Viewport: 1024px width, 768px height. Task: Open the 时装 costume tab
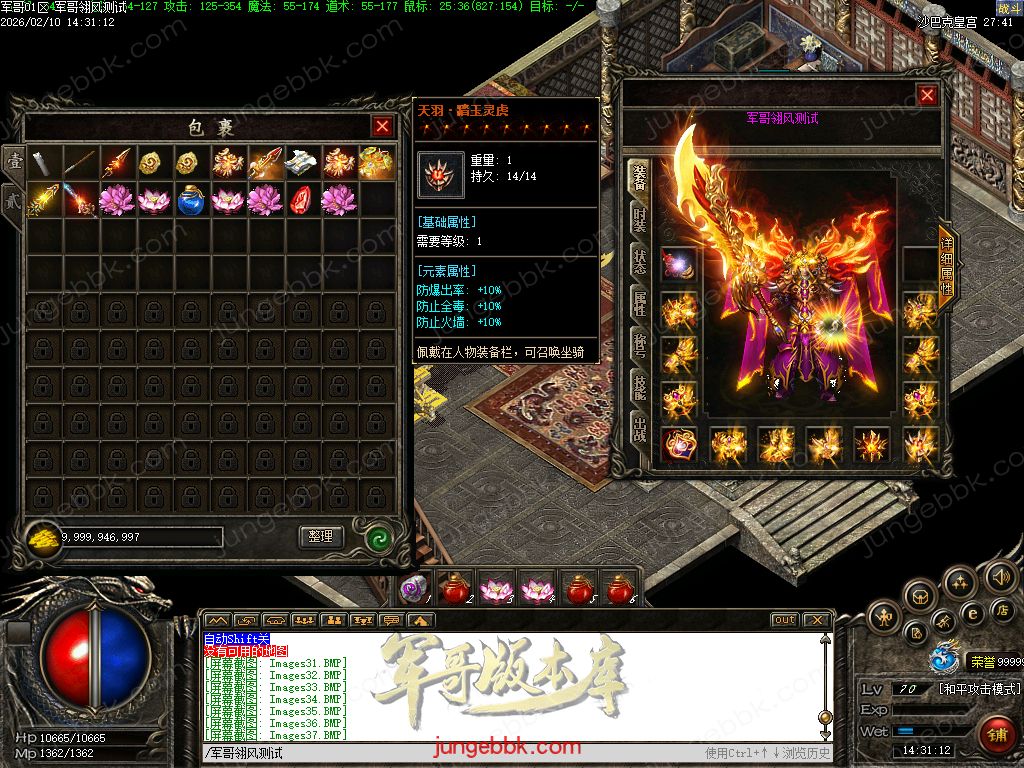point(638,220)
